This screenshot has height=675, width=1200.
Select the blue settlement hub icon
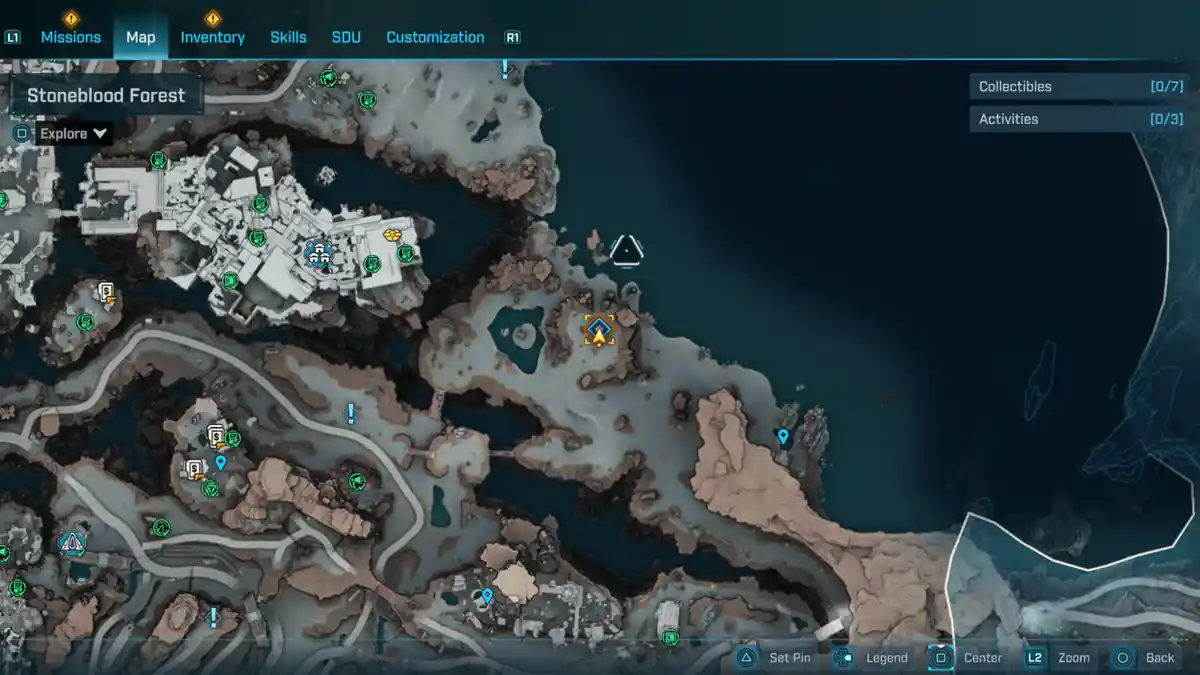point(318,252)
